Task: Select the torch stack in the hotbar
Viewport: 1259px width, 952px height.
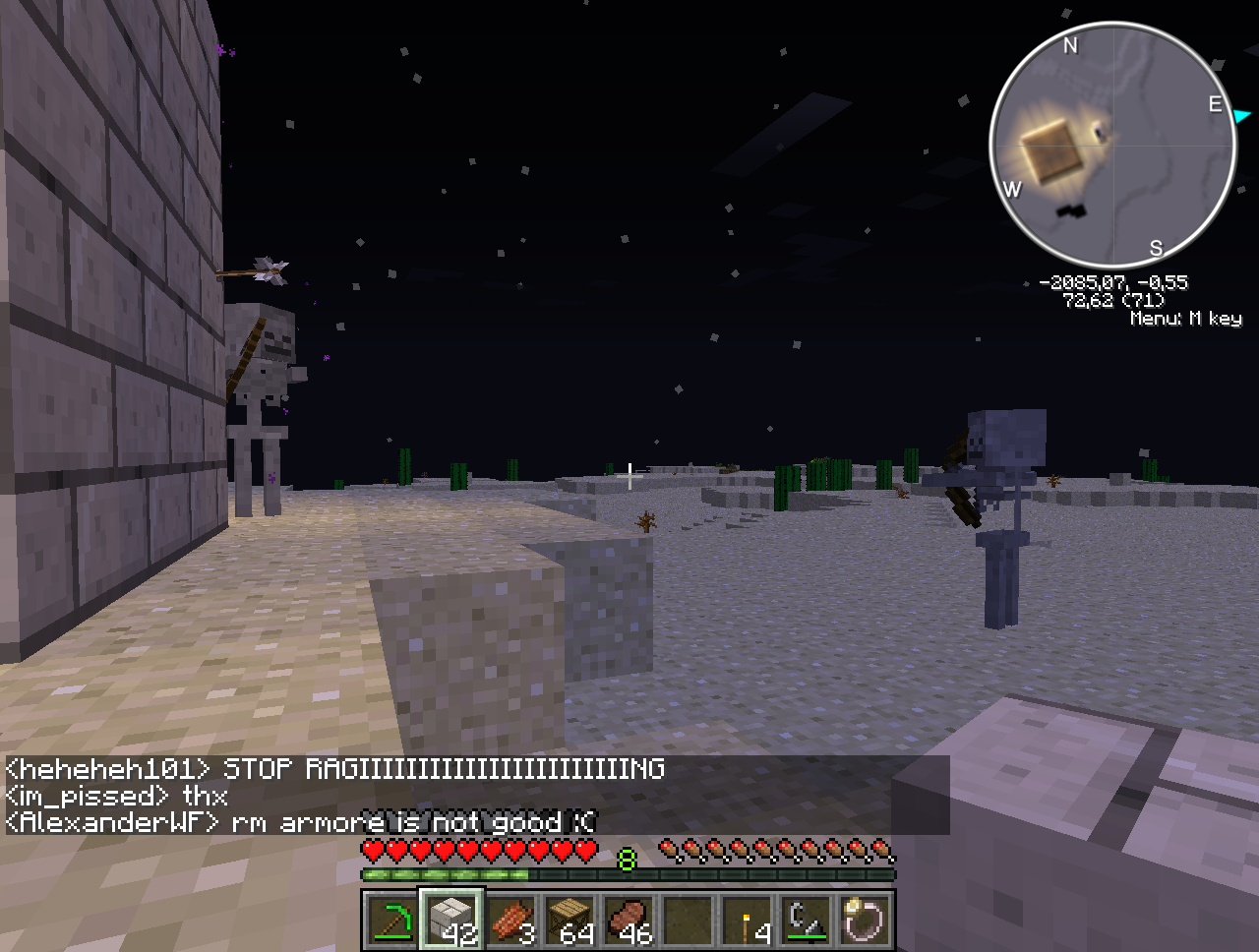Action: click(748, 921)
